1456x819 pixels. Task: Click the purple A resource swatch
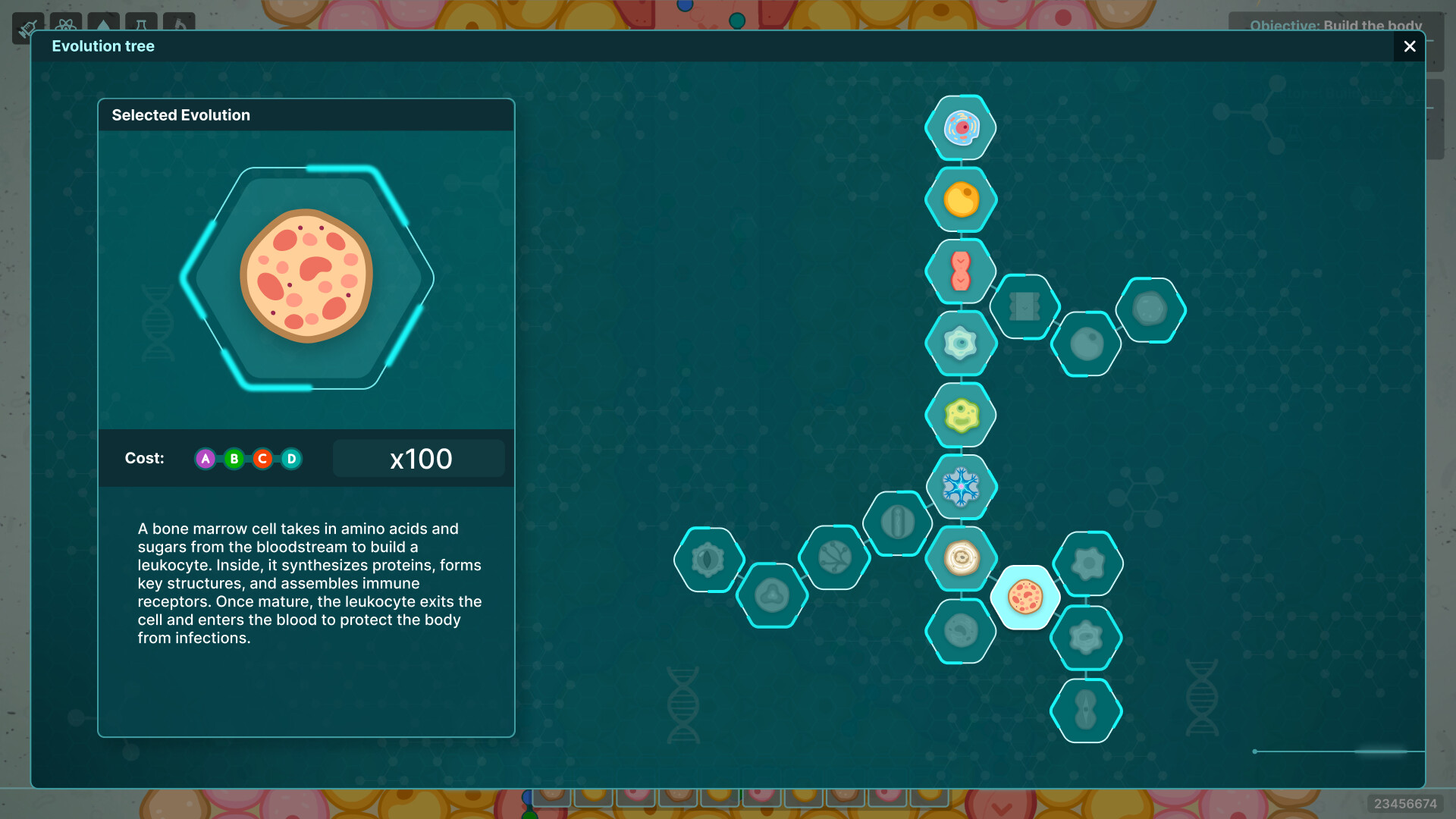(x=205, y=459)
